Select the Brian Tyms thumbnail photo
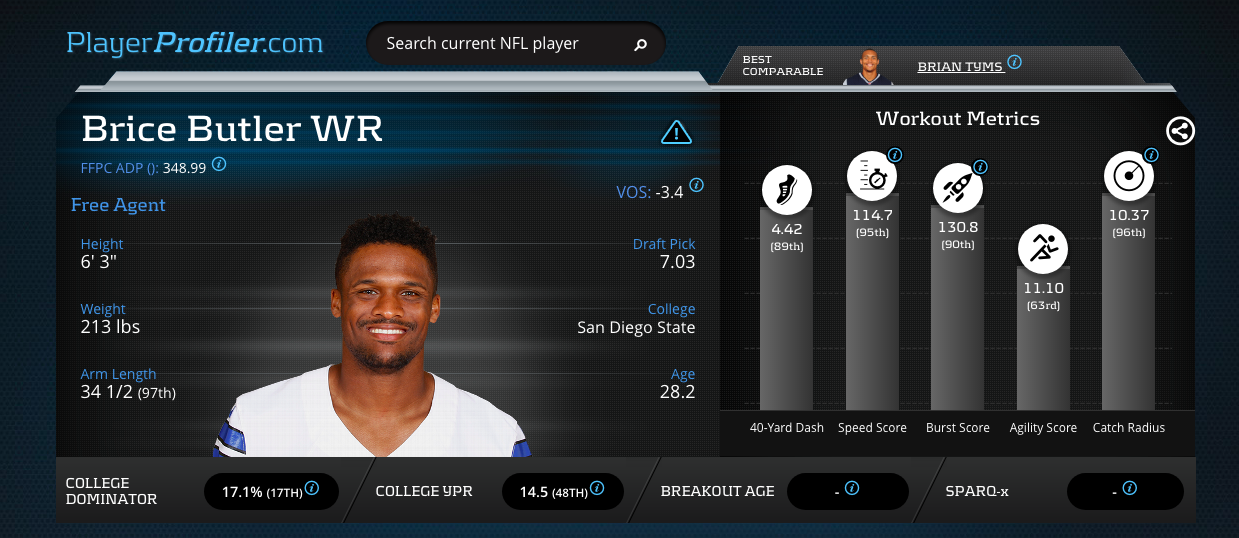 click(867, 66)
